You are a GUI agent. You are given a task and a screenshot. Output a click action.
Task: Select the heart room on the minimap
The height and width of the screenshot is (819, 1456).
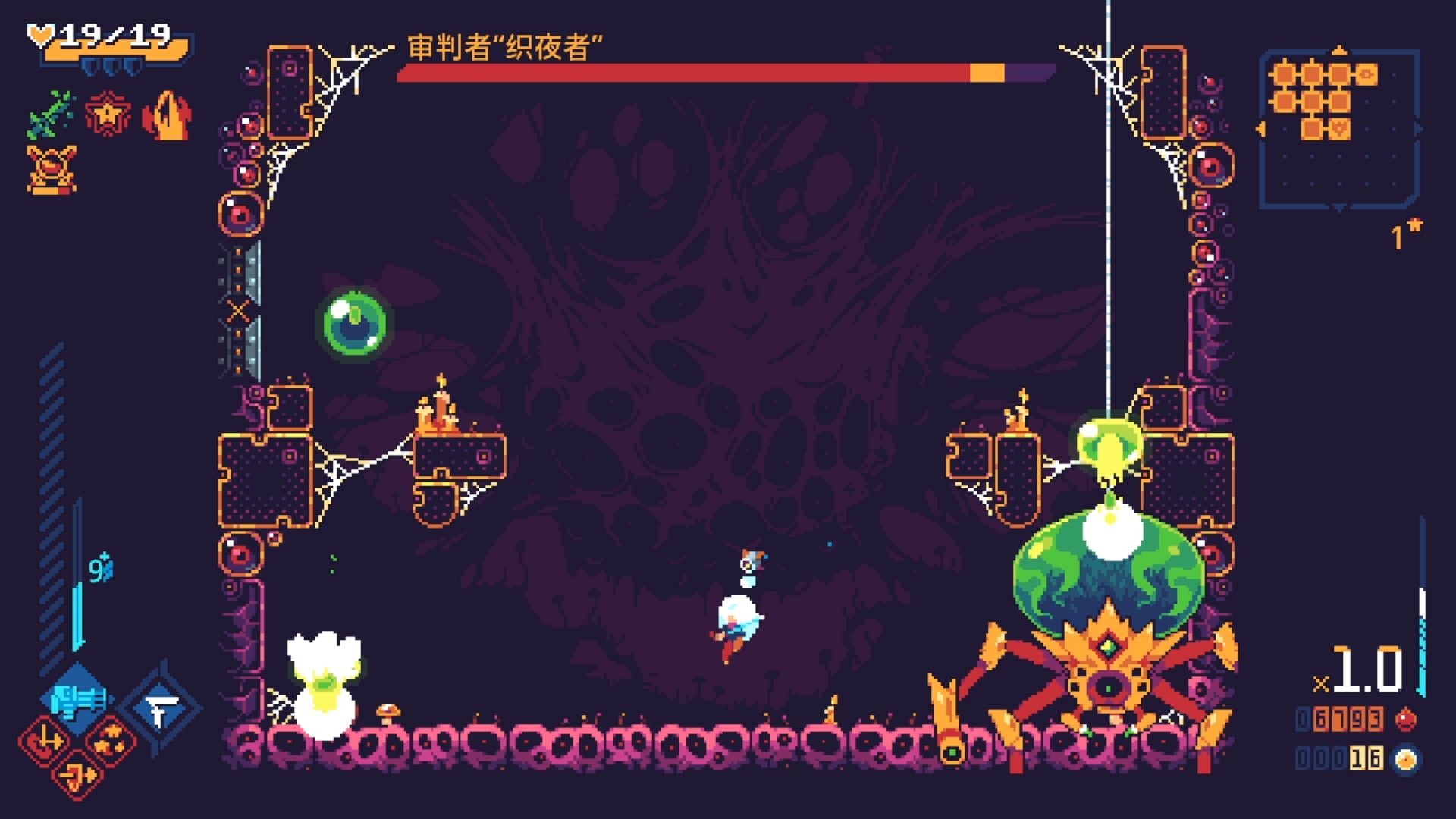(1339, 128)
